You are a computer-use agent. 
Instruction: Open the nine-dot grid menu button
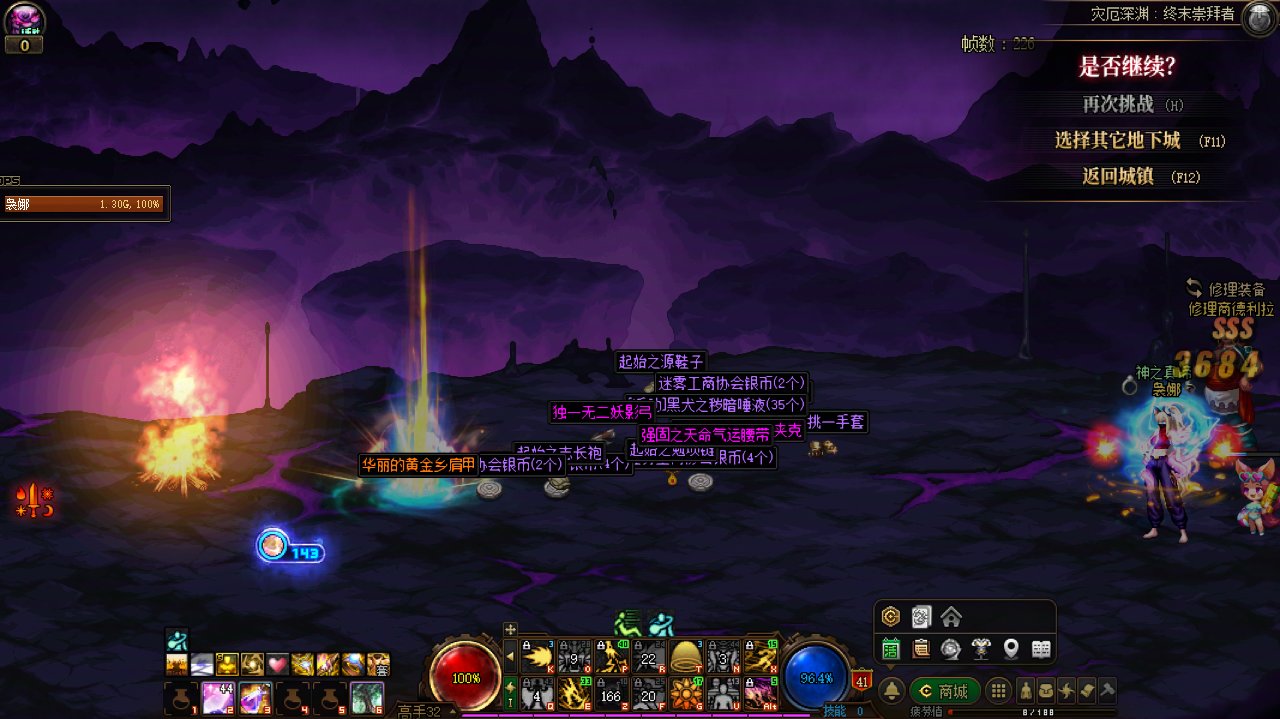coord(998,691)
